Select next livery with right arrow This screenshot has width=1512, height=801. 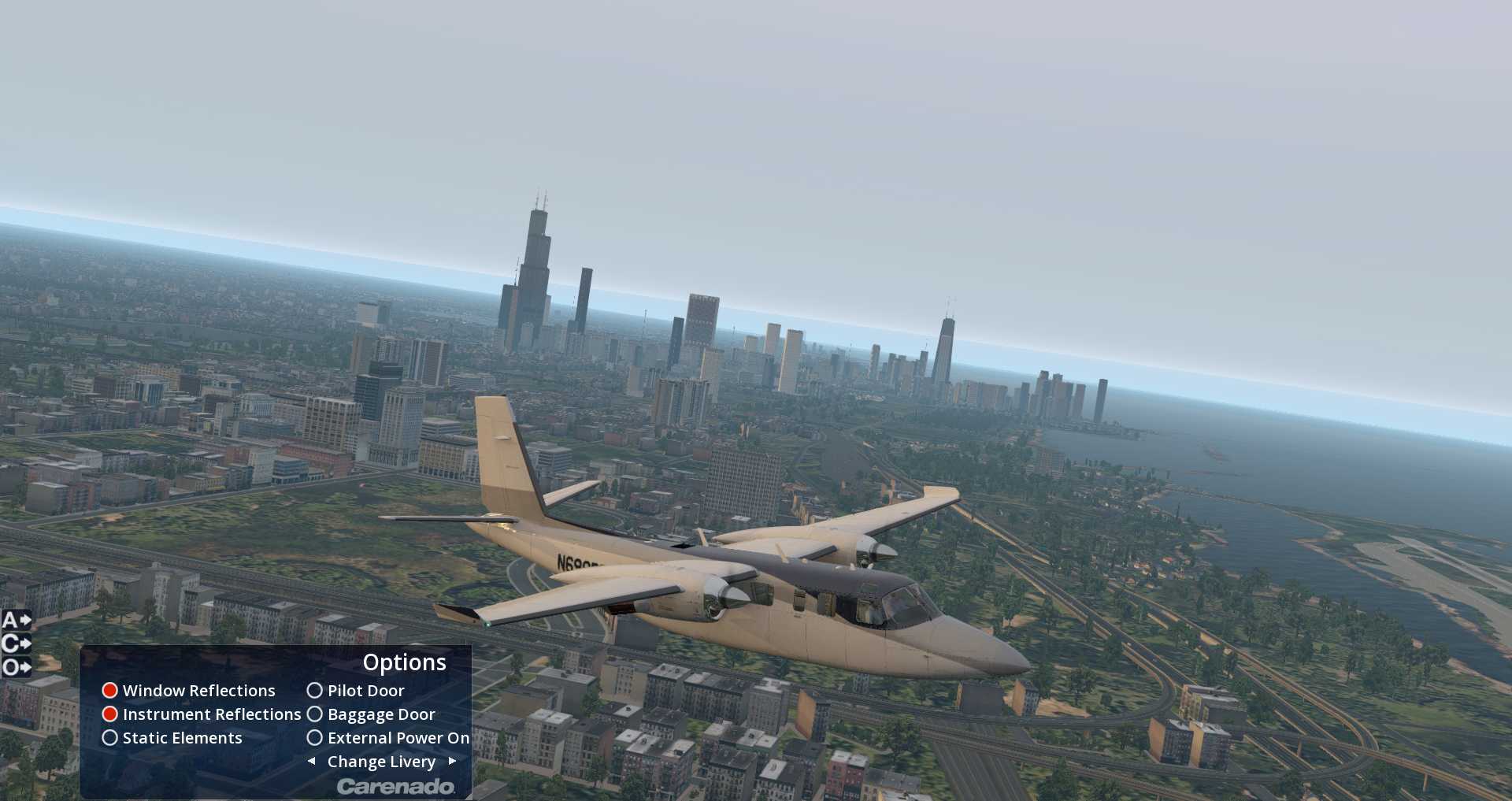pos(452,761)
